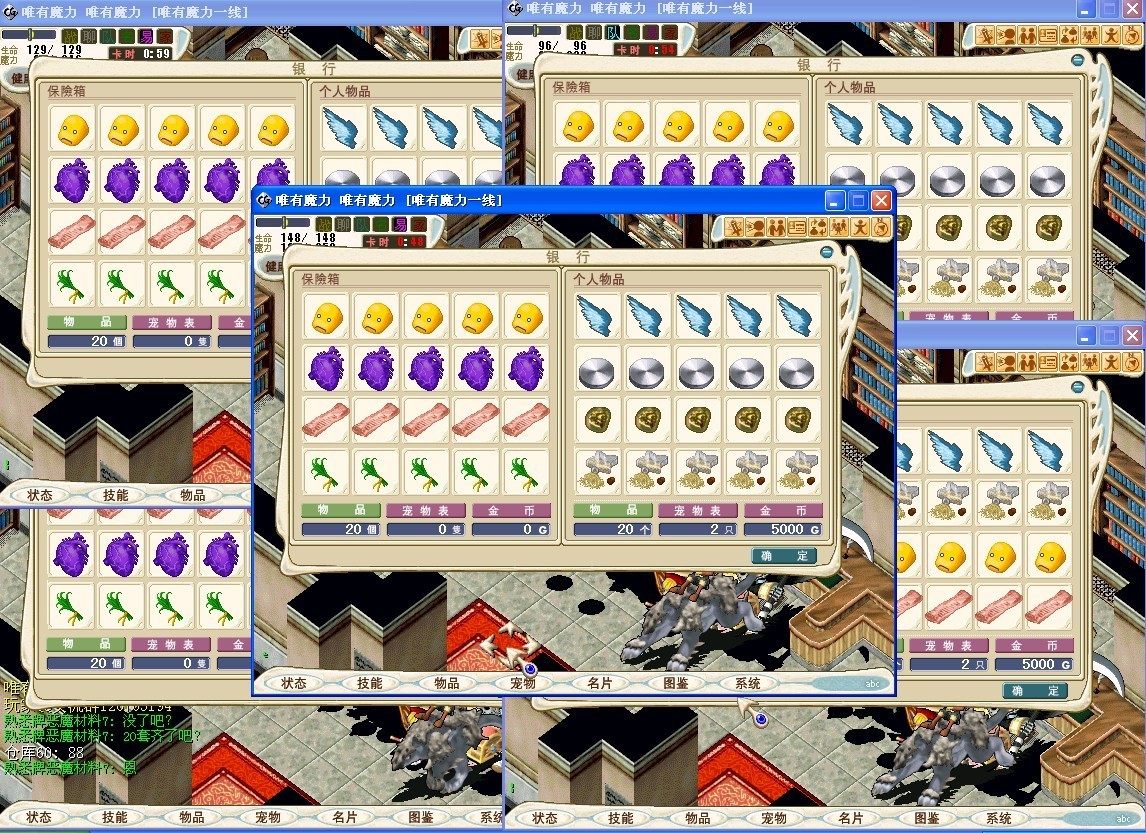Open 名片 in the front window's bottom menu
The image size is (1146, 833).
point(600,683)
